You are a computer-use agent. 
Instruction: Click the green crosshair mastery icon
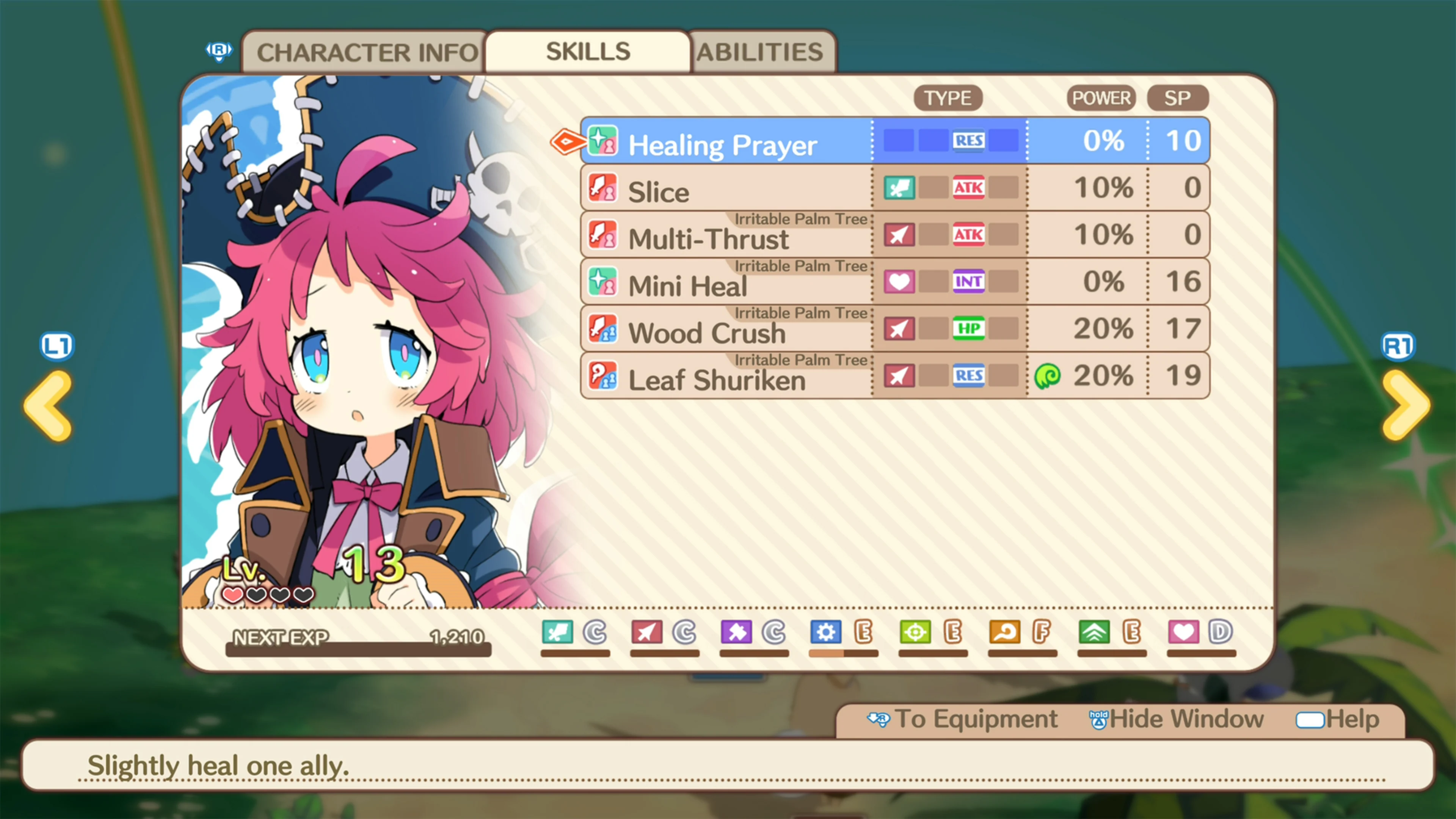click(x=916, y=632)
